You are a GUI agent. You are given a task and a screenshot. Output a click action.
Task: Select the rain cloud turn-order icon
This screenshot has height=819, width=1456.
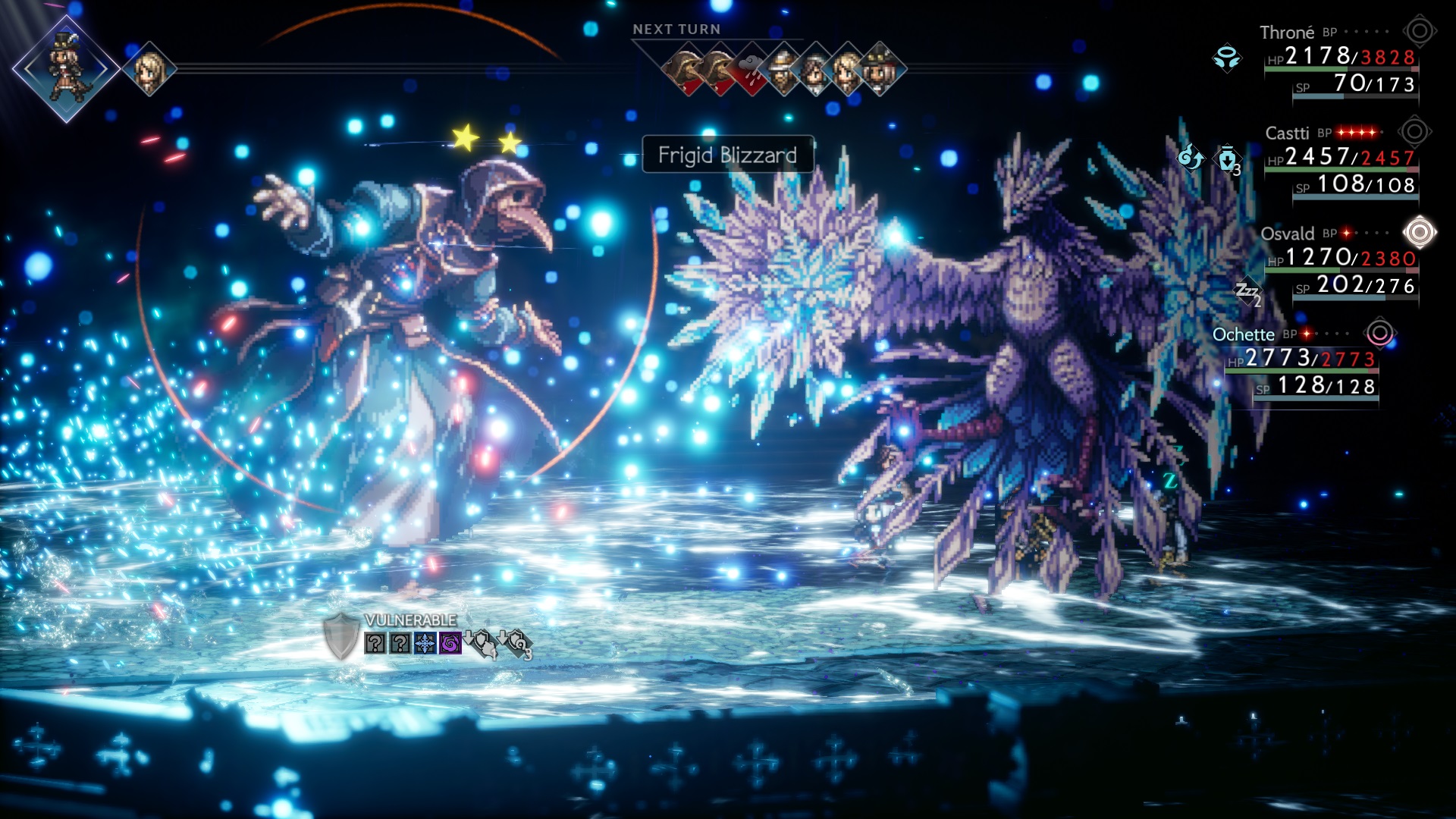click(x=752, y=70)
